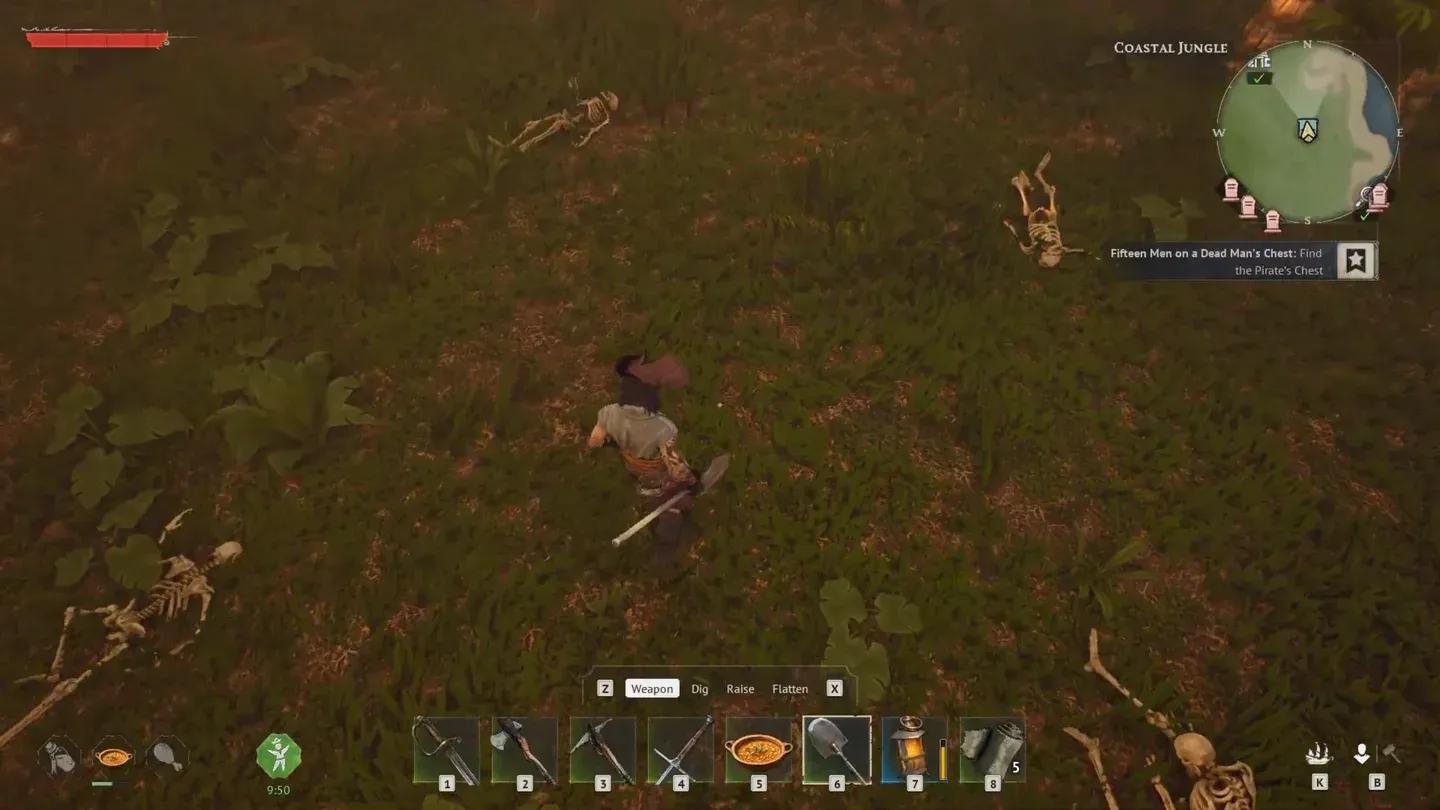This screenshot has width=1440, height=810.
Task: Switch shovel mode to Flatten
Action: pyautogui.click(x=790, y=688)
